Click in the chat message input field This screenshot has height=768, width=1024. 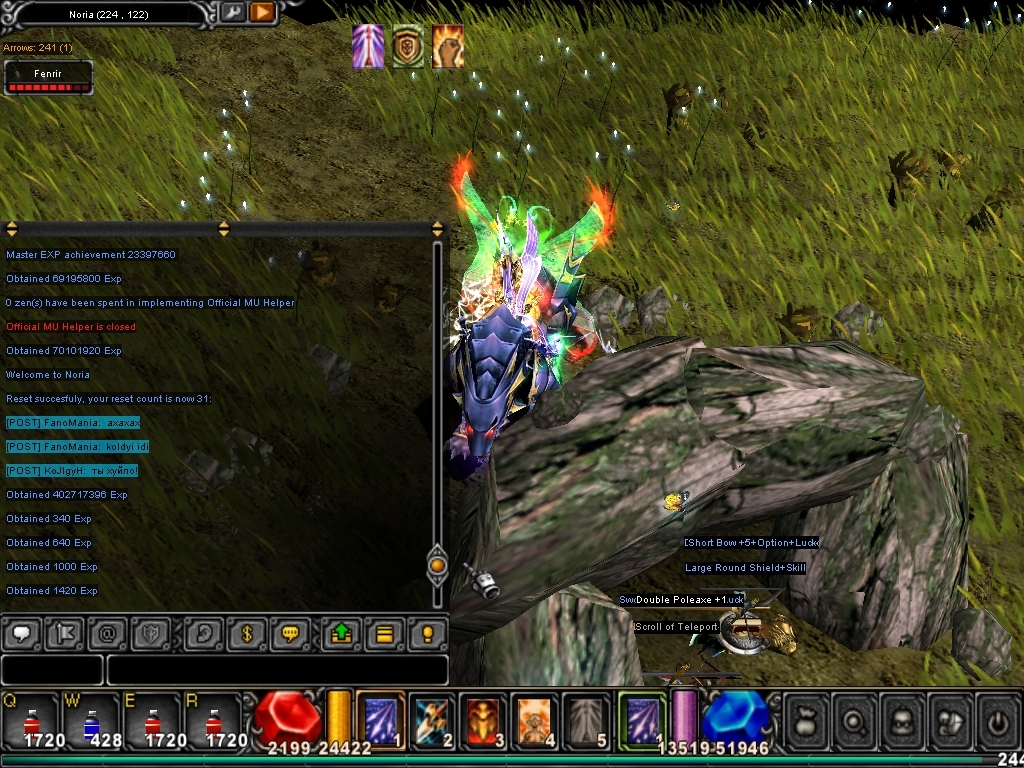(276, 669)
